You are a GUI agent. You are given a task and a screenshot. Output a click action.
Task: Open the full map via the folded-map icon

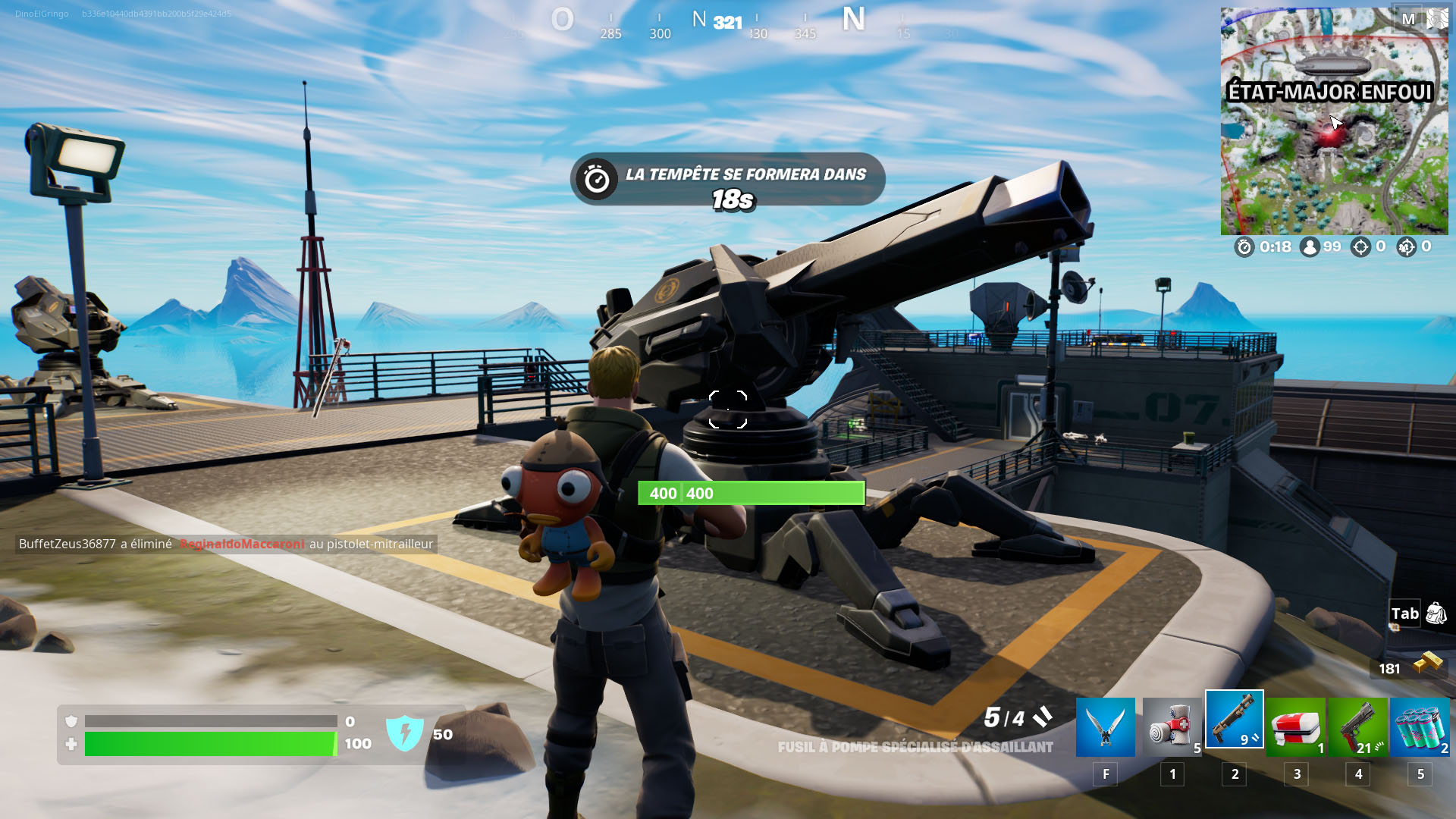click(x=1436, y=19)
